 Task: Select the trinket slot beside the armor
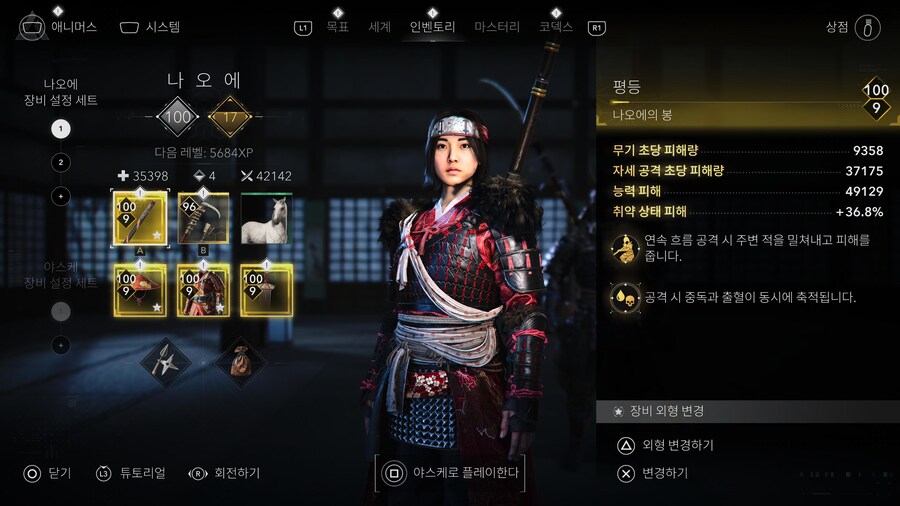point(266,290)
